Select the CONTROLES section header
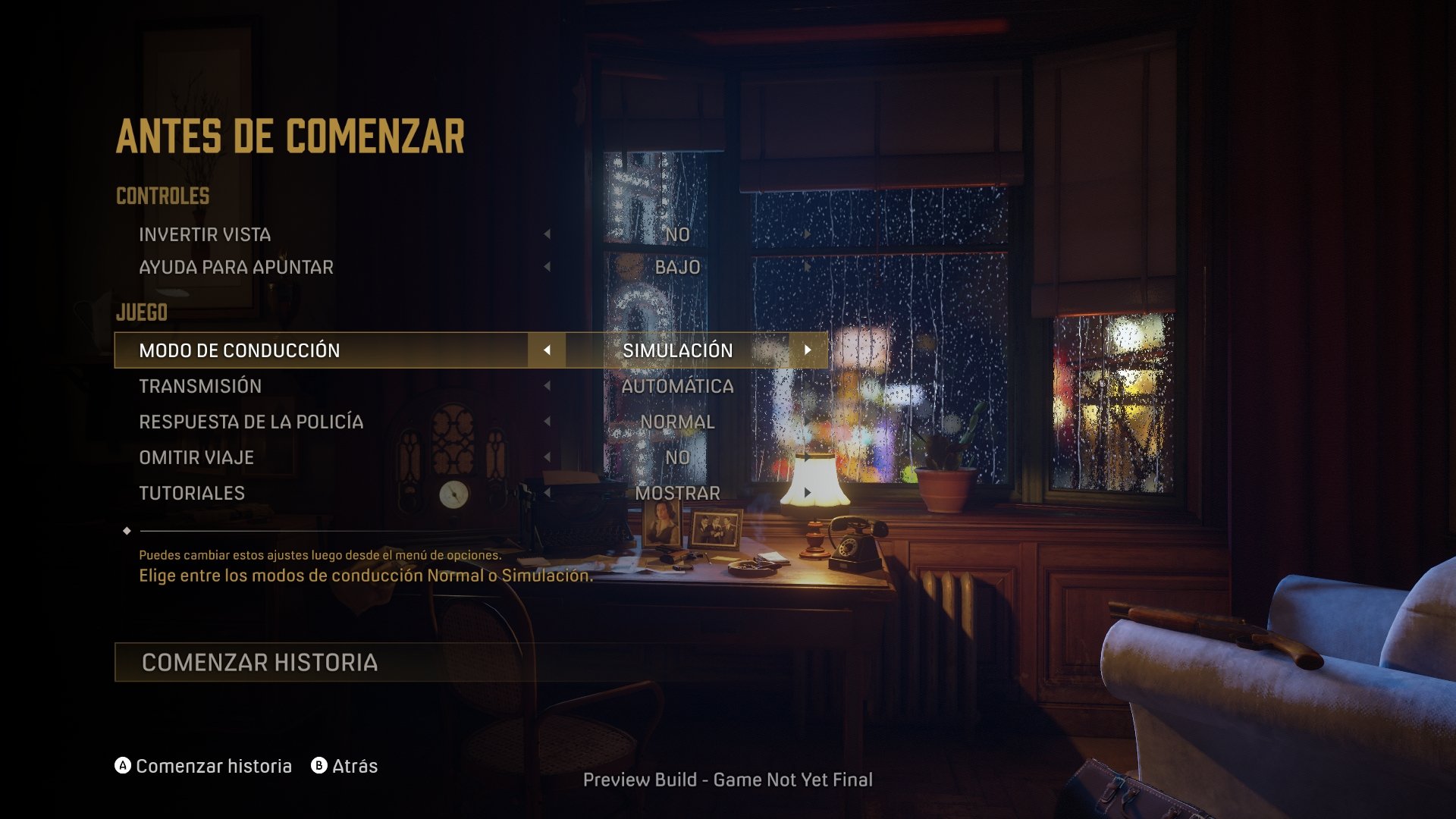 click(162, 195)
